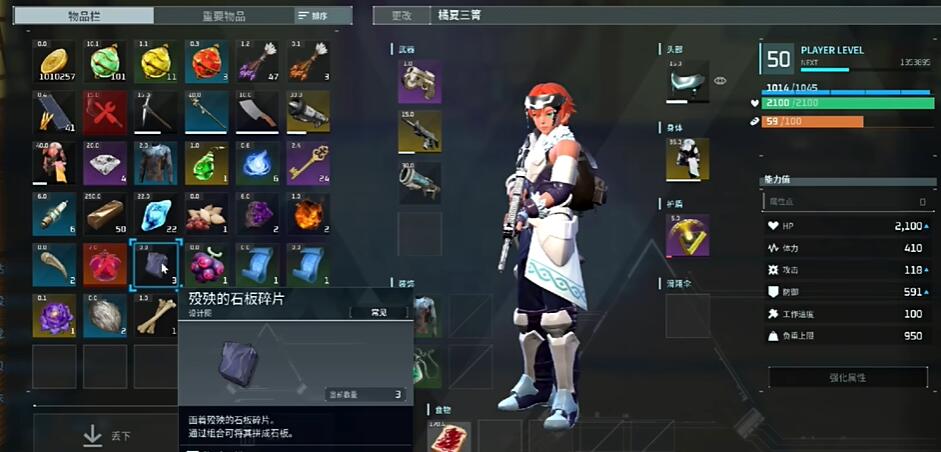This screenshot has height=452, width=941.
Task: Toggle helmet visibility eye icon
Action: point(720,81)
